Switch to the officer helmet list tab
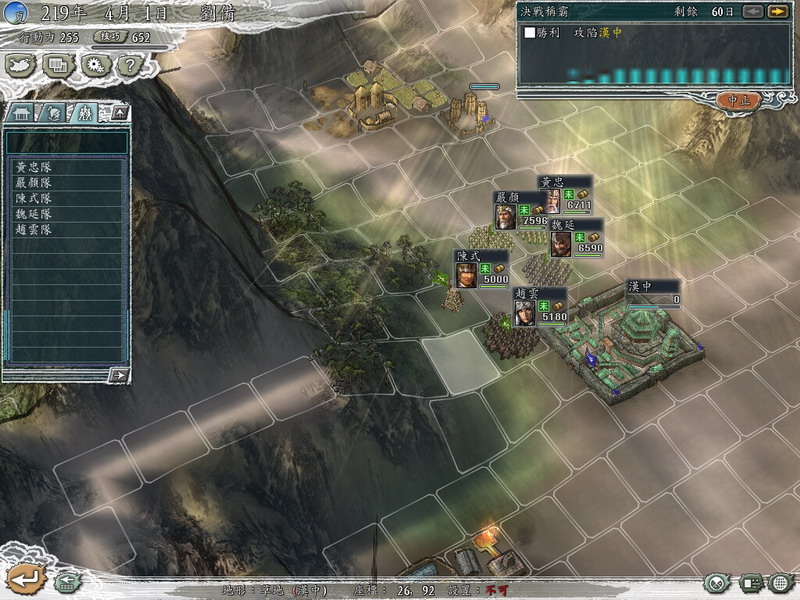The image size is (800, 600). click(x=55, y=112)
